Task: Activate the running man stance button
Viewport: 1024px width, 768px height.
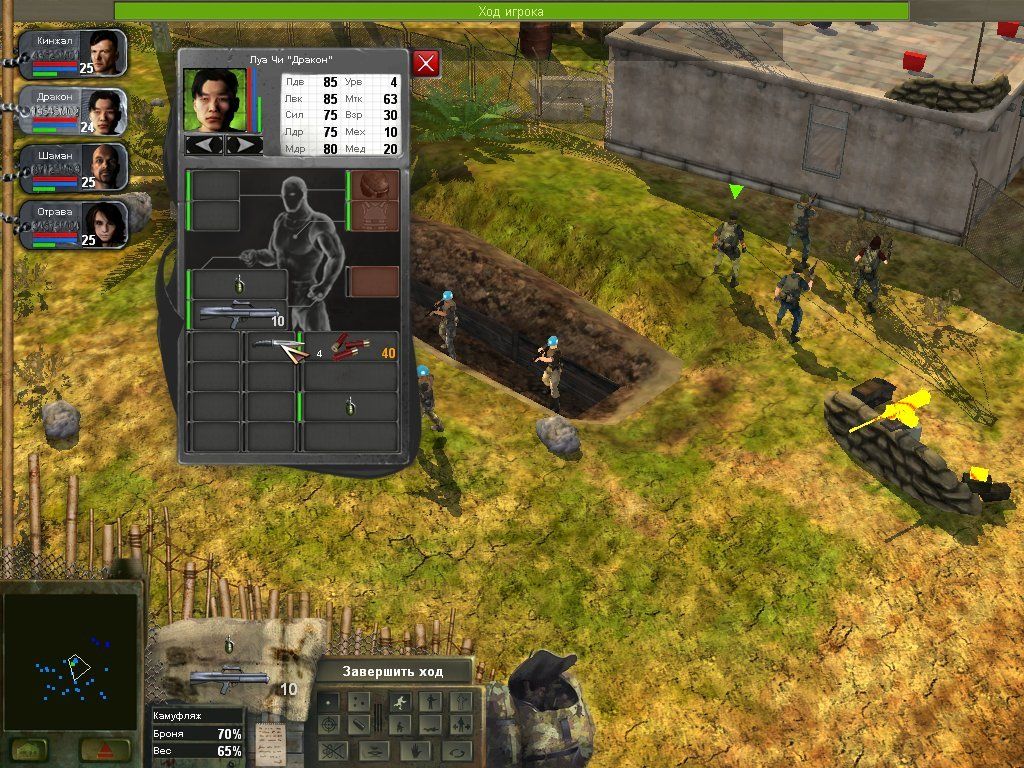Action: click(x=398, y=701)
